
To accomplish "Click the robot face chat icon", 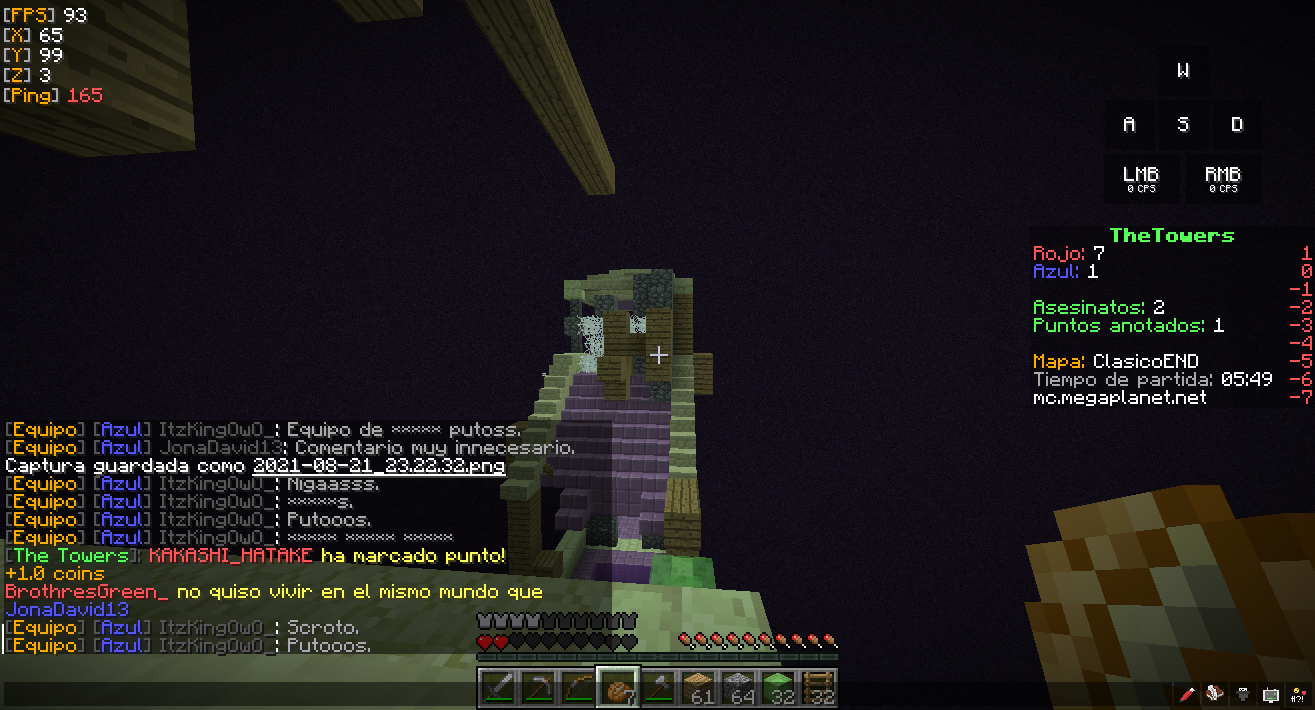I will [x=1270, y=694].
